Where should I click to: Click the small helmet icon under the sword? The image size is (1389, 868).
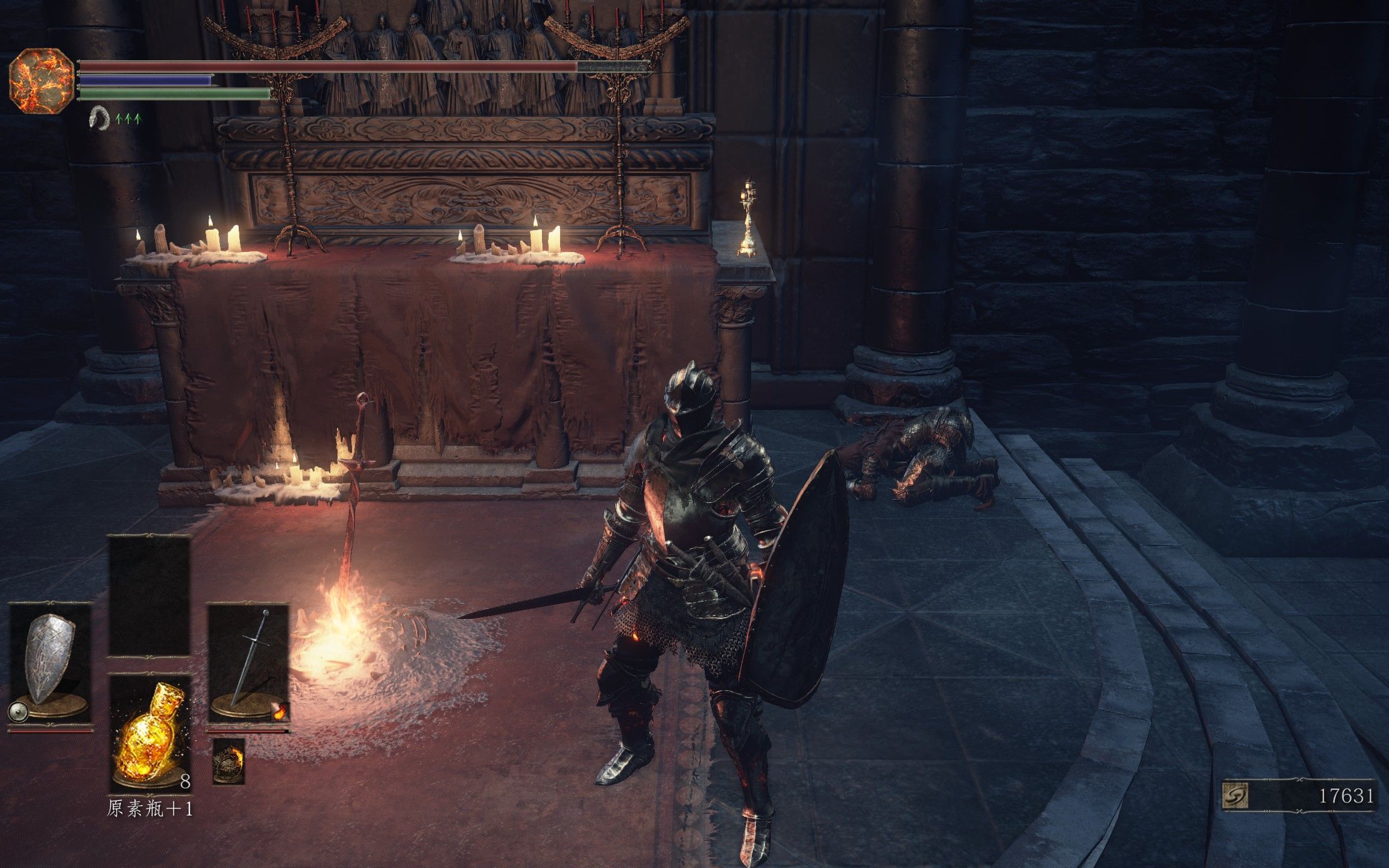tap(228, 761)
